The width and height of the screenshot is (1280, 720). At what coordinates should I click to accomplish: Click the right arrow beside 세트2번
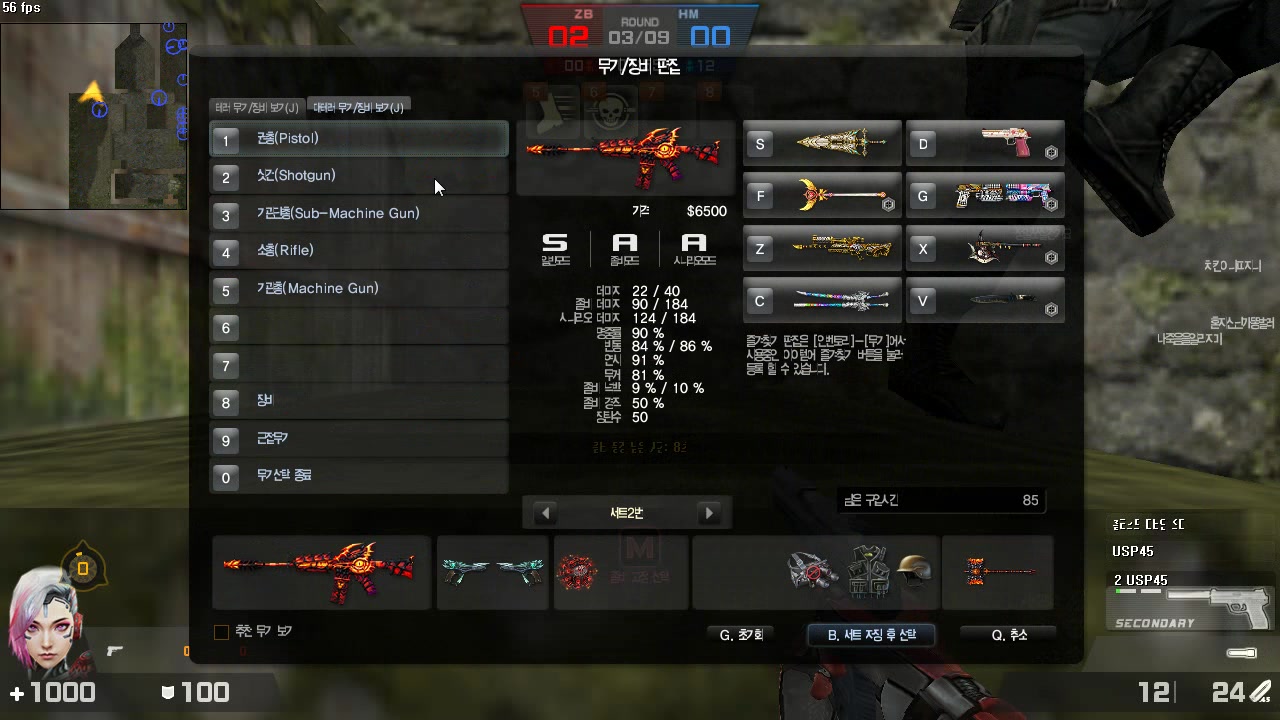click(709, 512)
